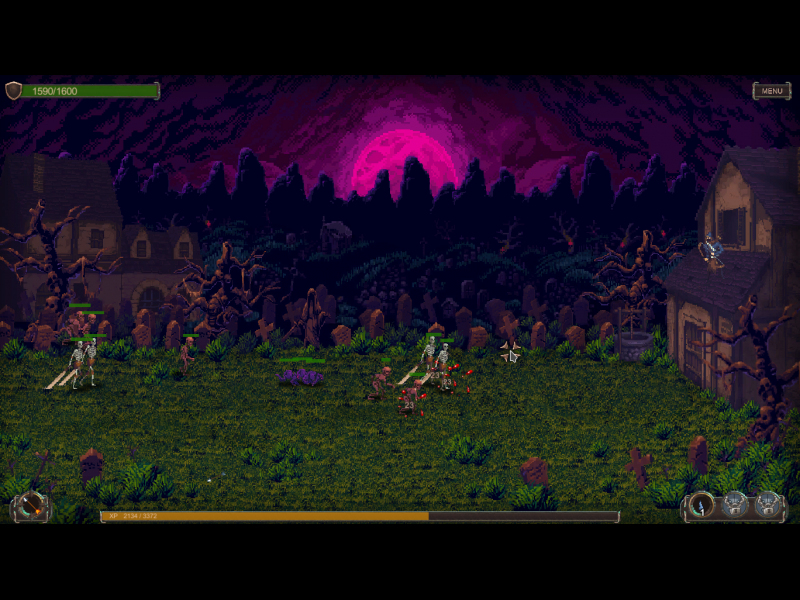Viewport: 800px width, 600px height.
Task: Select the flaming arrow weapon icon
Action: 32,506
